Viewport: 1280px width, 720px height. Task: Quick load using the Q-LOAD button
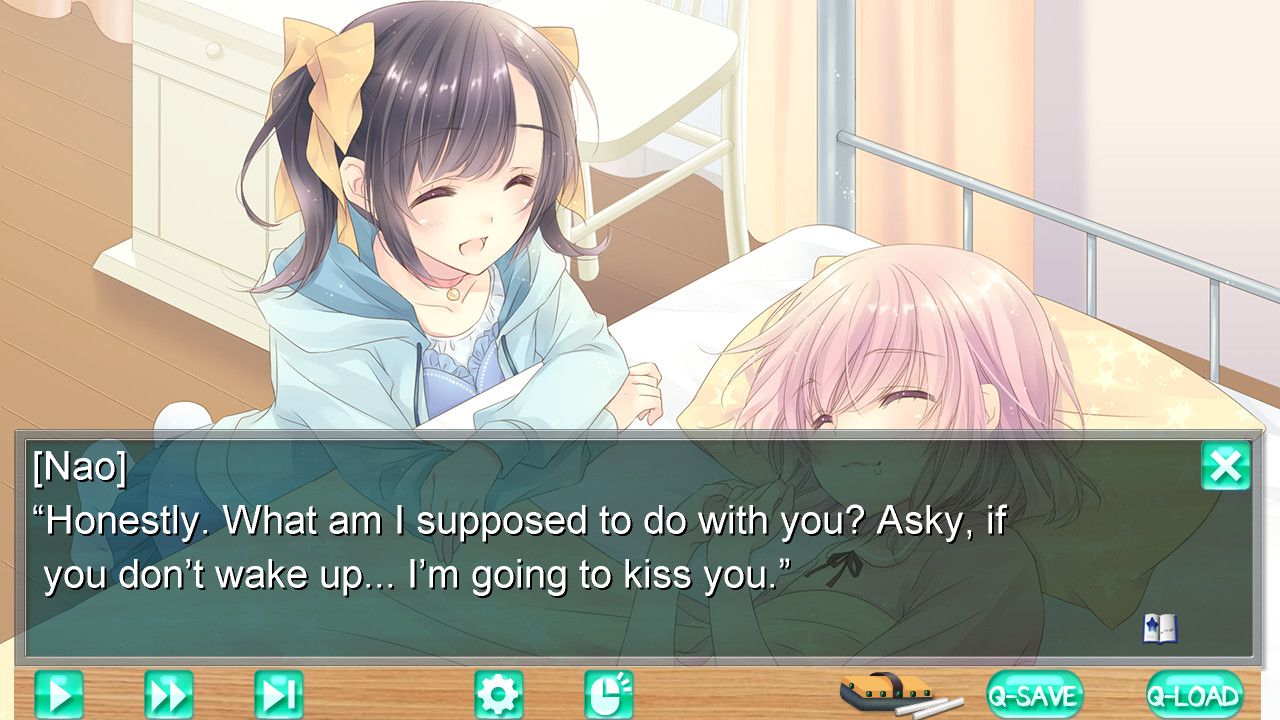[x=1194, y=695]
